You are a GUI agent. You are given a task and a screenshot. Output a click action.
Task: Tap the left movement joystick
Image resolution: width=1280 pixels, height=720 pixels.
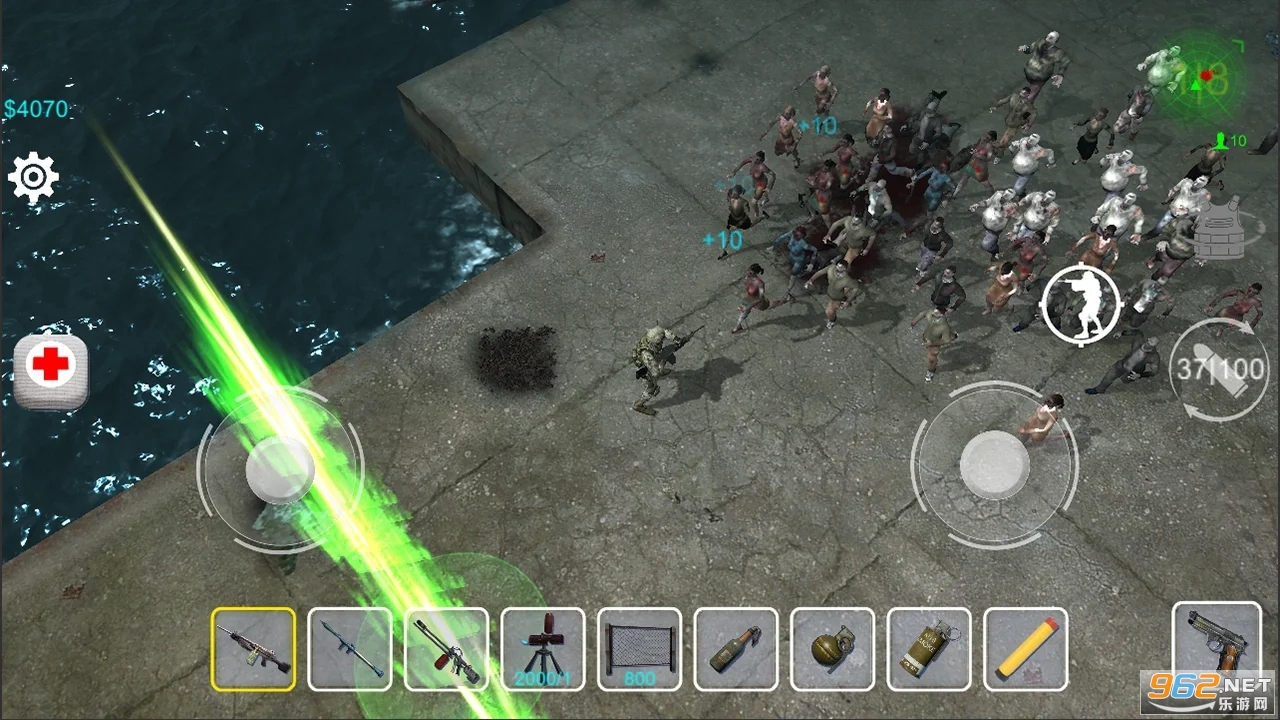pyautogui.click(x=280, y=468)
